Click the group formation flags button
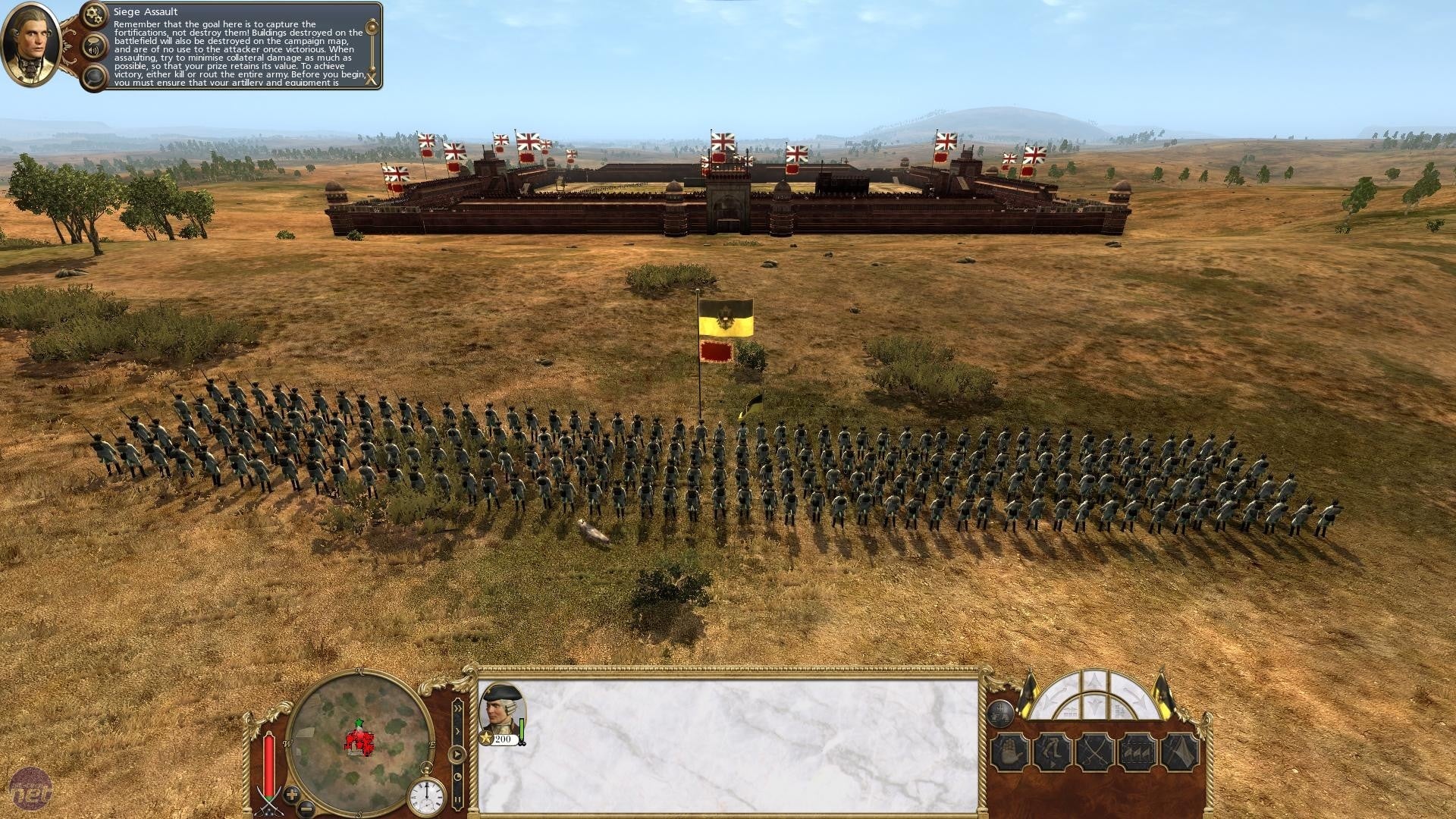This screenshot has width=1456, height=819. 1137,753
